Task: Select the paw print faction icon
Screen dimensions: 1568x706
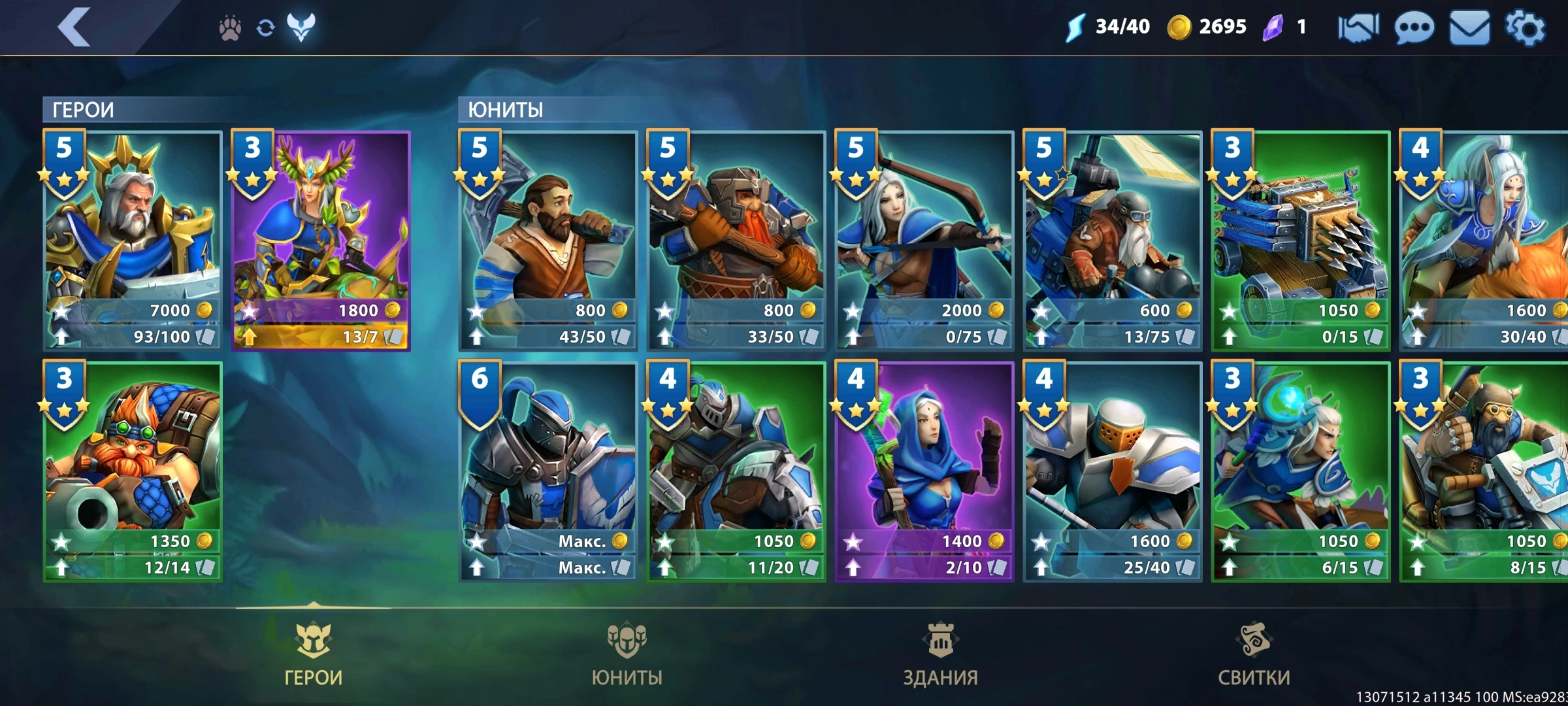Action: click(x=230, y=28)
